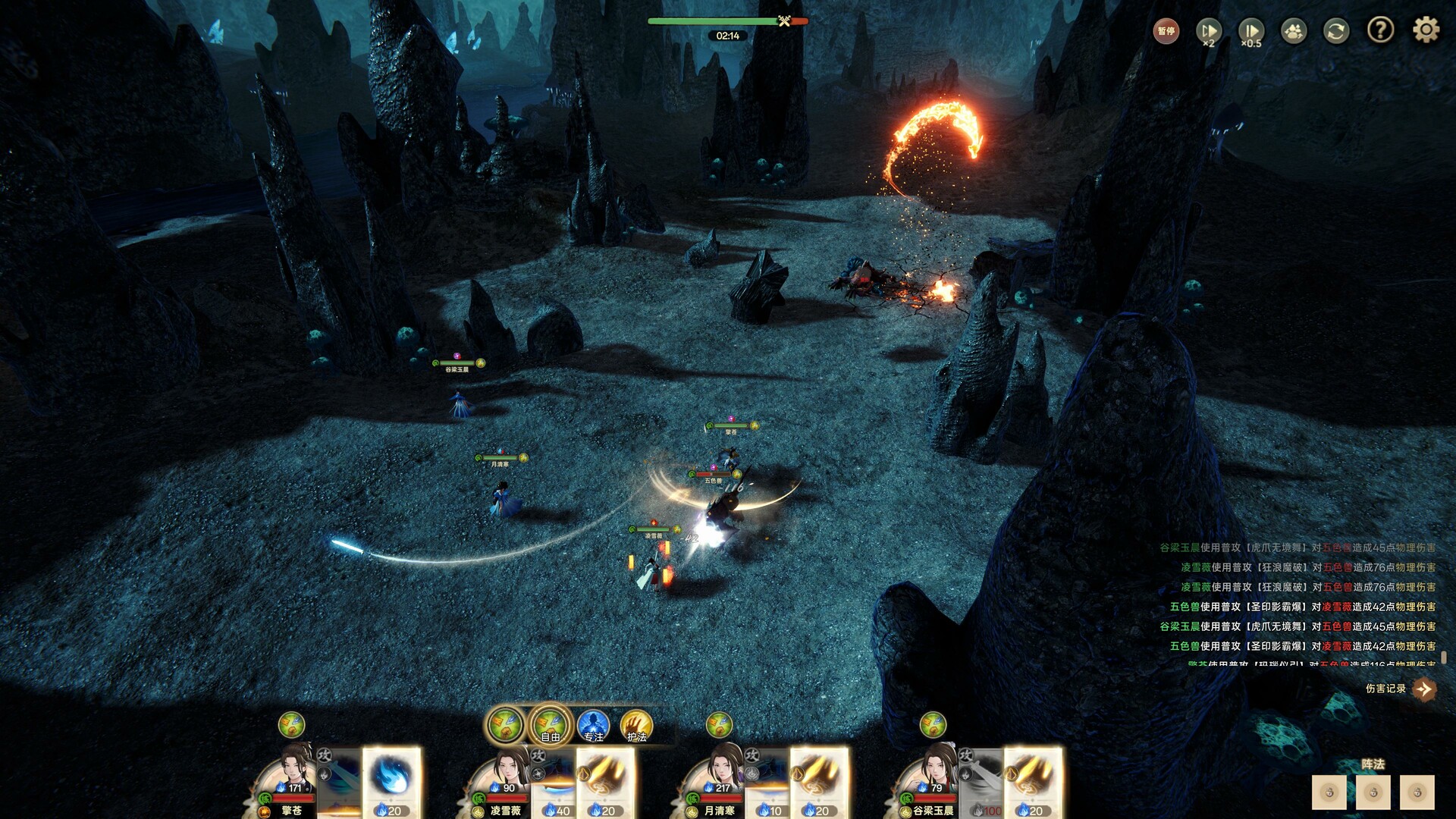
Task: Set battle speed to ×2
Action: (x=1208, y=31)
